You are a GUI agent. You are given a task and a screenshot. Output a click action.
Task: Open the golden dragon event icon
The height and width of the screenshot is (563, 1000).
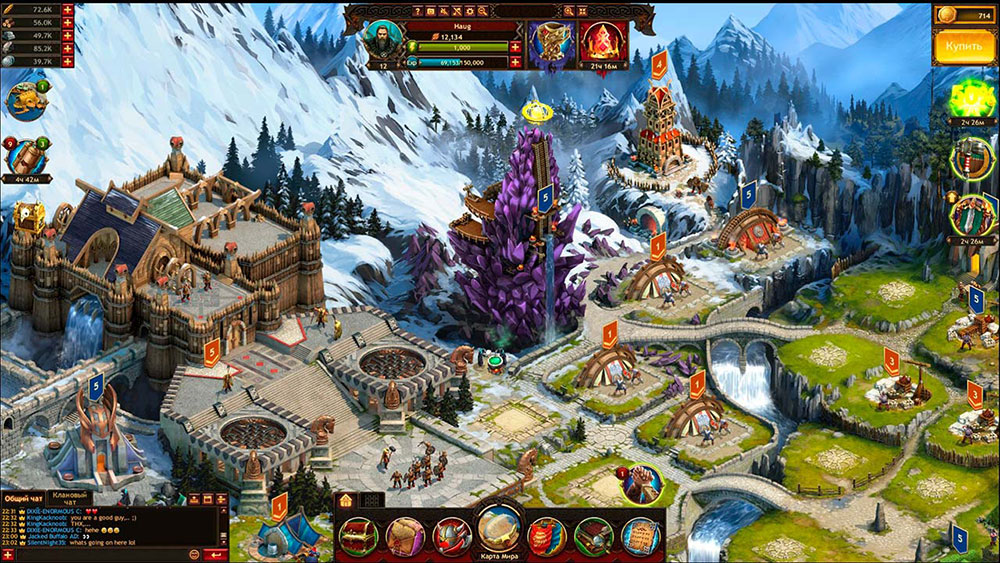[27, 101]
